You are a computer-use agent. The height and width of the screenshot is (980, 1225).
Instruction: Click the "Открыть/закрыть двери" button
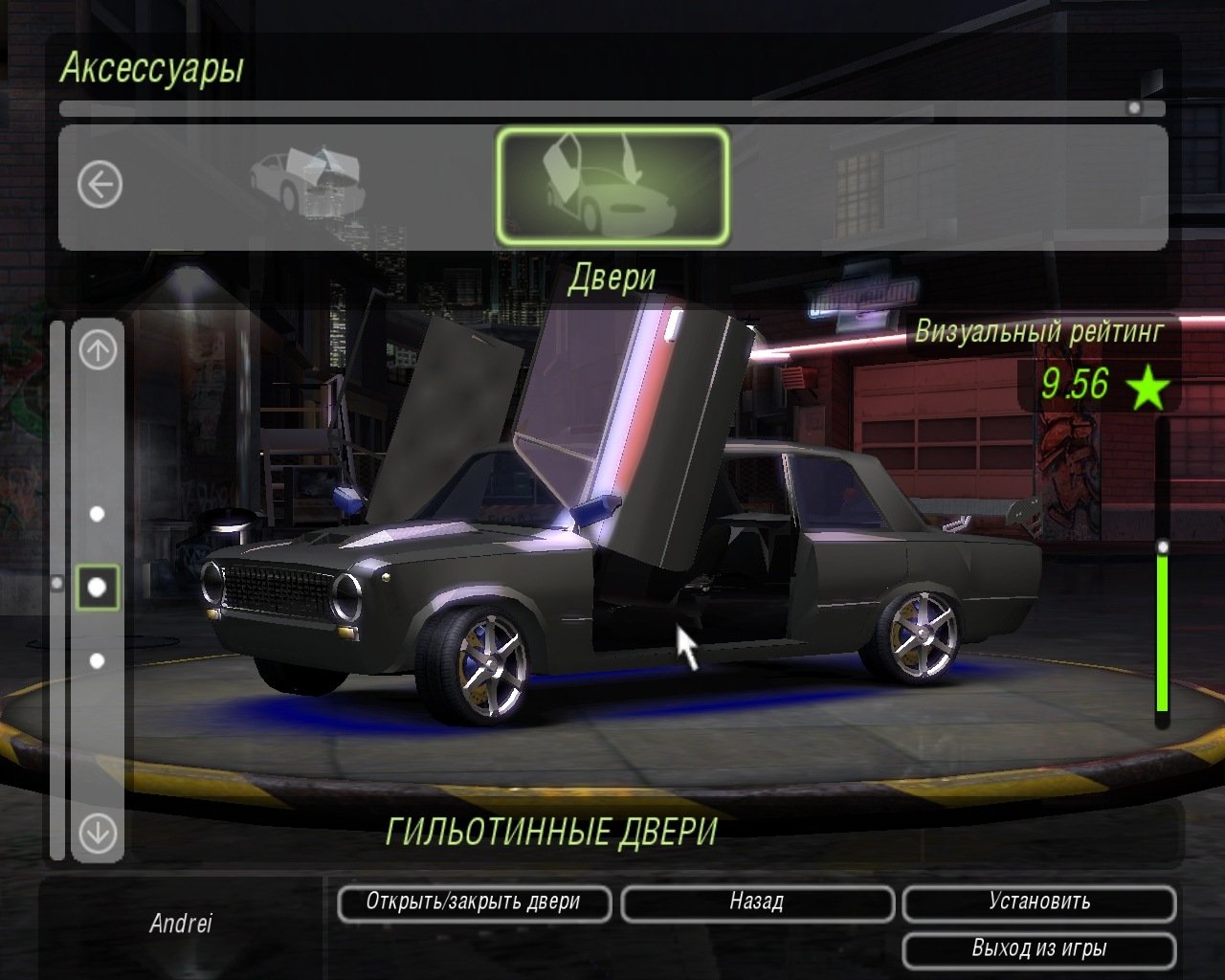tap(474, 902)
